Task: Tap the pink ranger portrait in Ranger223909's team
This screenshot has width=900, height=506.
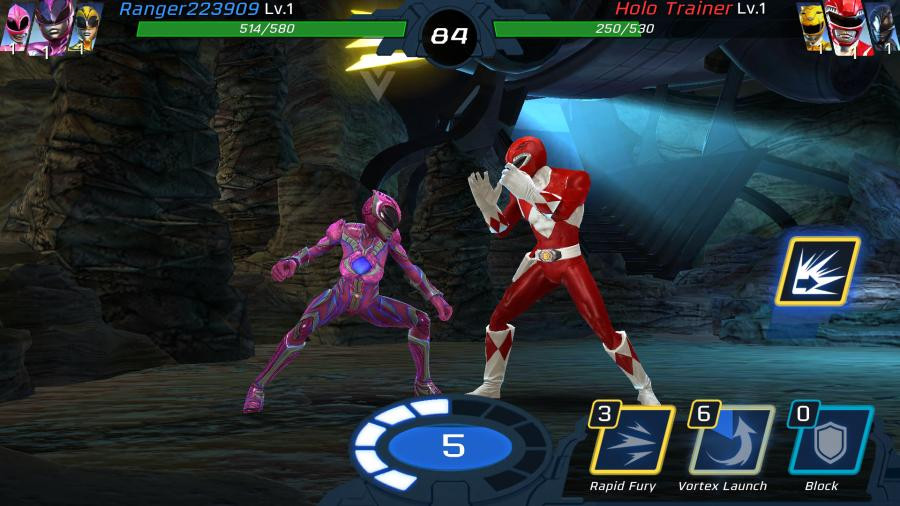Action: pyautogui.click(x=17, y=27)
